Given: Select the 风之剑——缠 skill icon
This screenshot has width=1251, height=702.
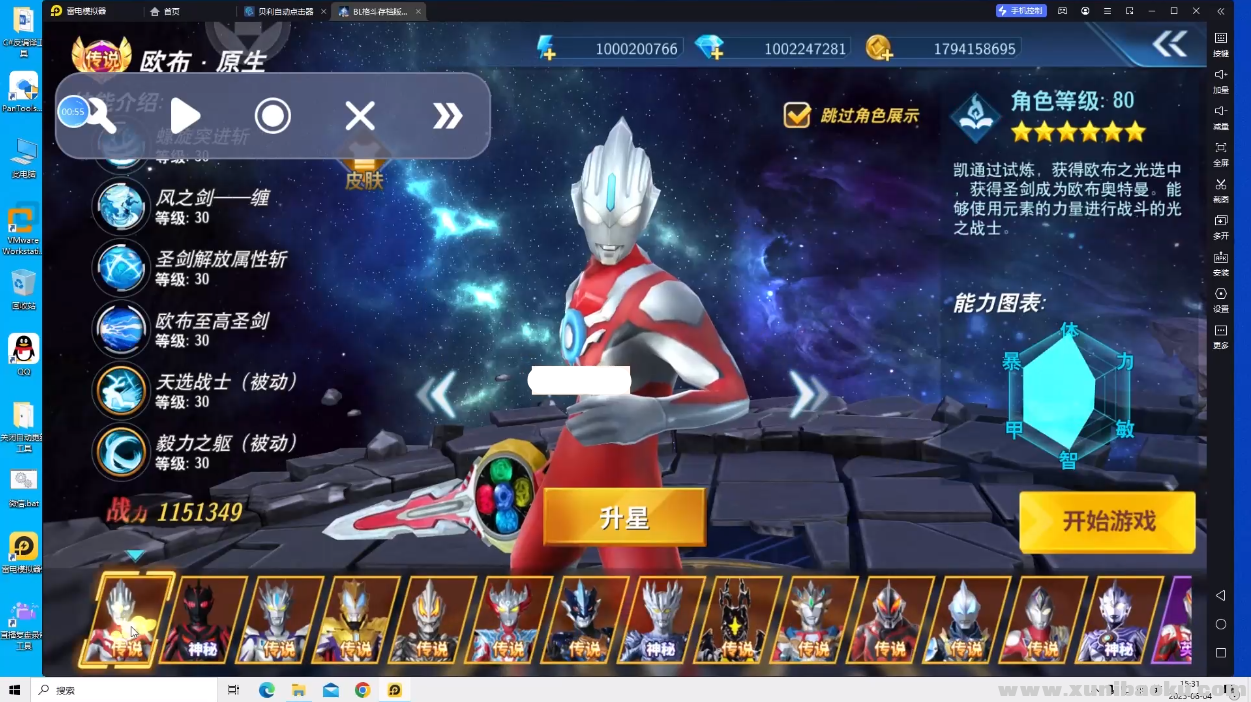Looking at the screenshot, I should [121, 207].
